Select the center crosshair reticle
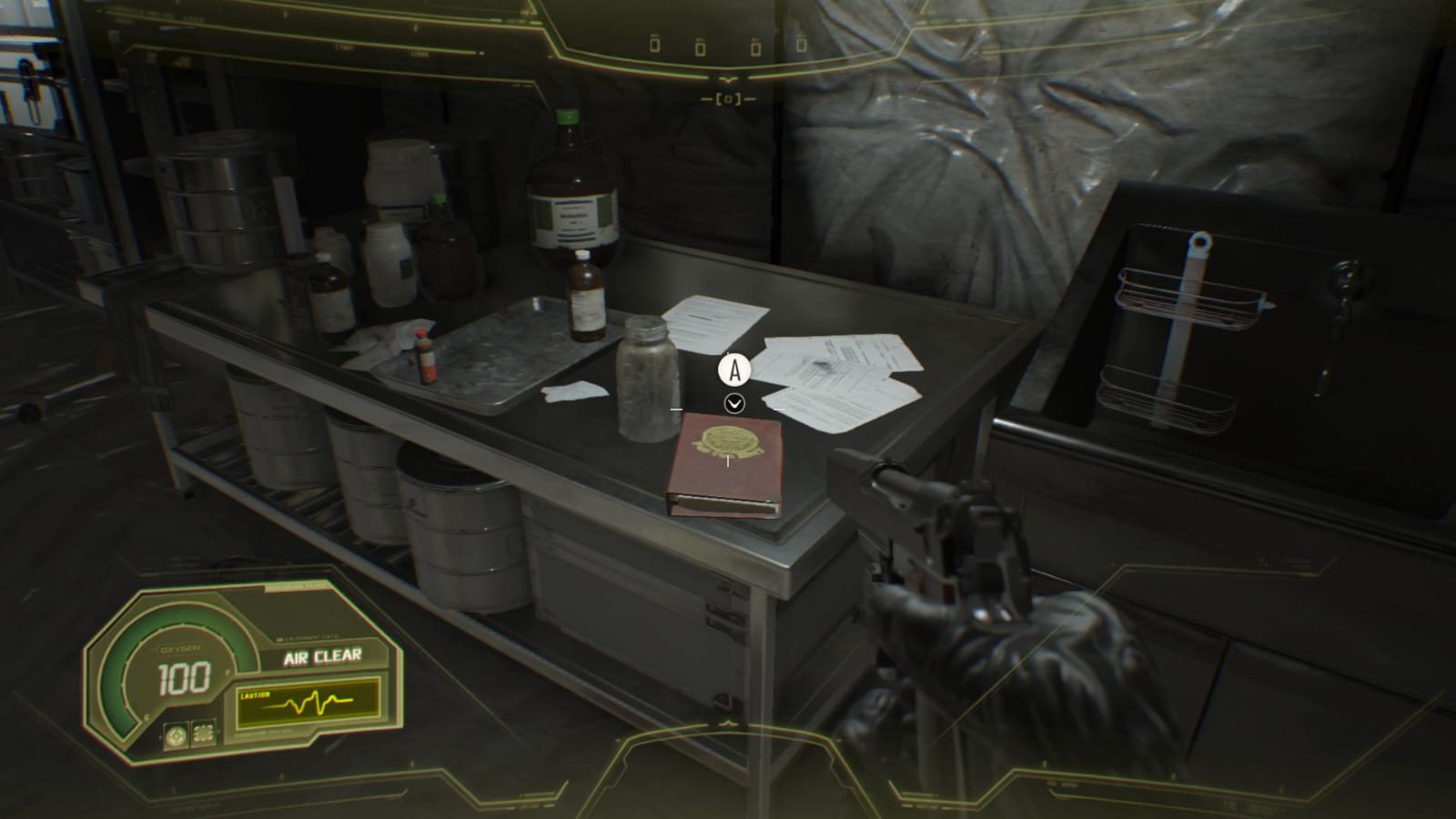 point(729,98)
